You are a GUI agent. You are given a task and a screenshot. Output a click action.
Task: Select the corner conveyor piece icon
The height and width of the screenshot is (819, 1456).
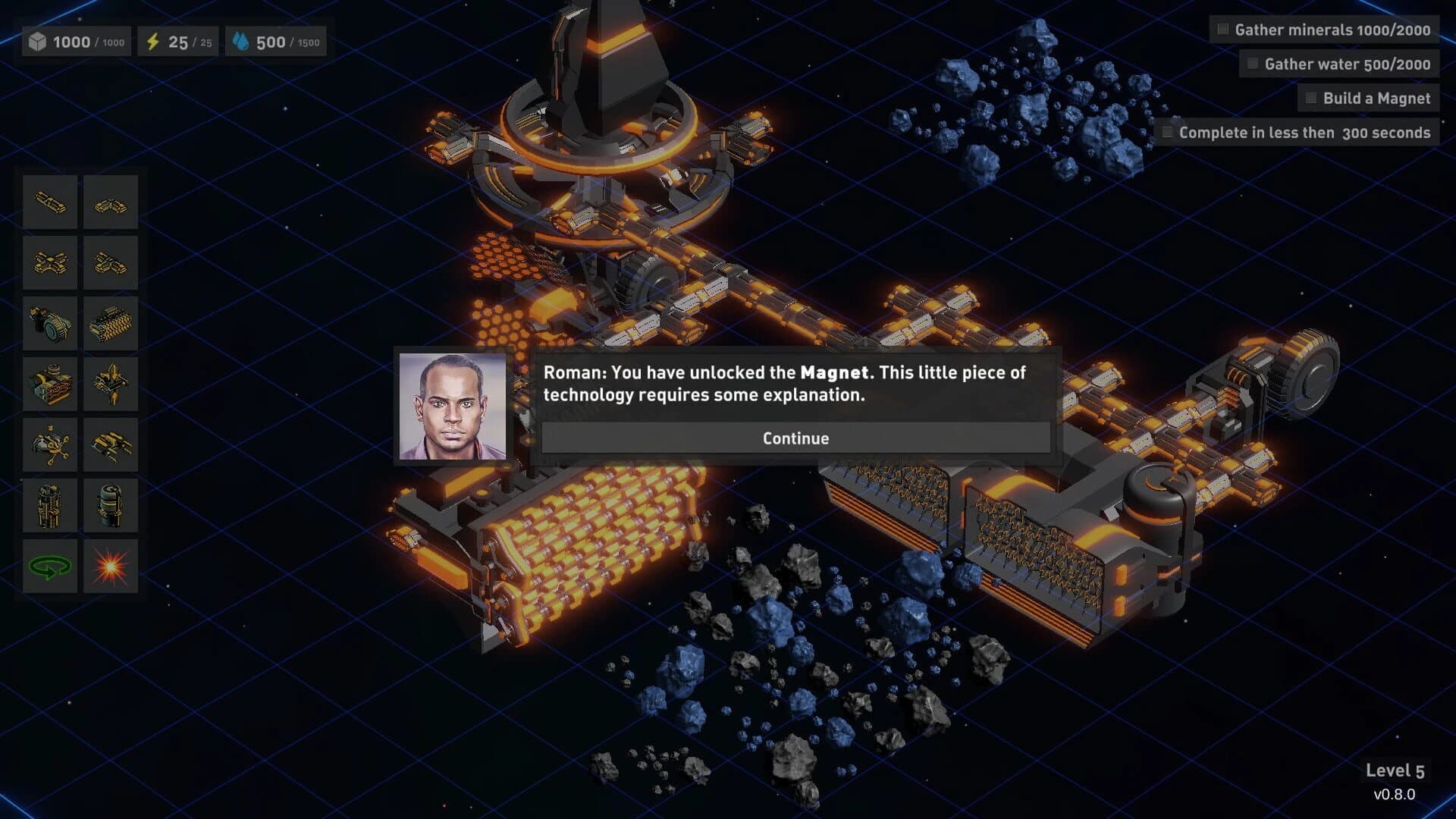point(111,202)
